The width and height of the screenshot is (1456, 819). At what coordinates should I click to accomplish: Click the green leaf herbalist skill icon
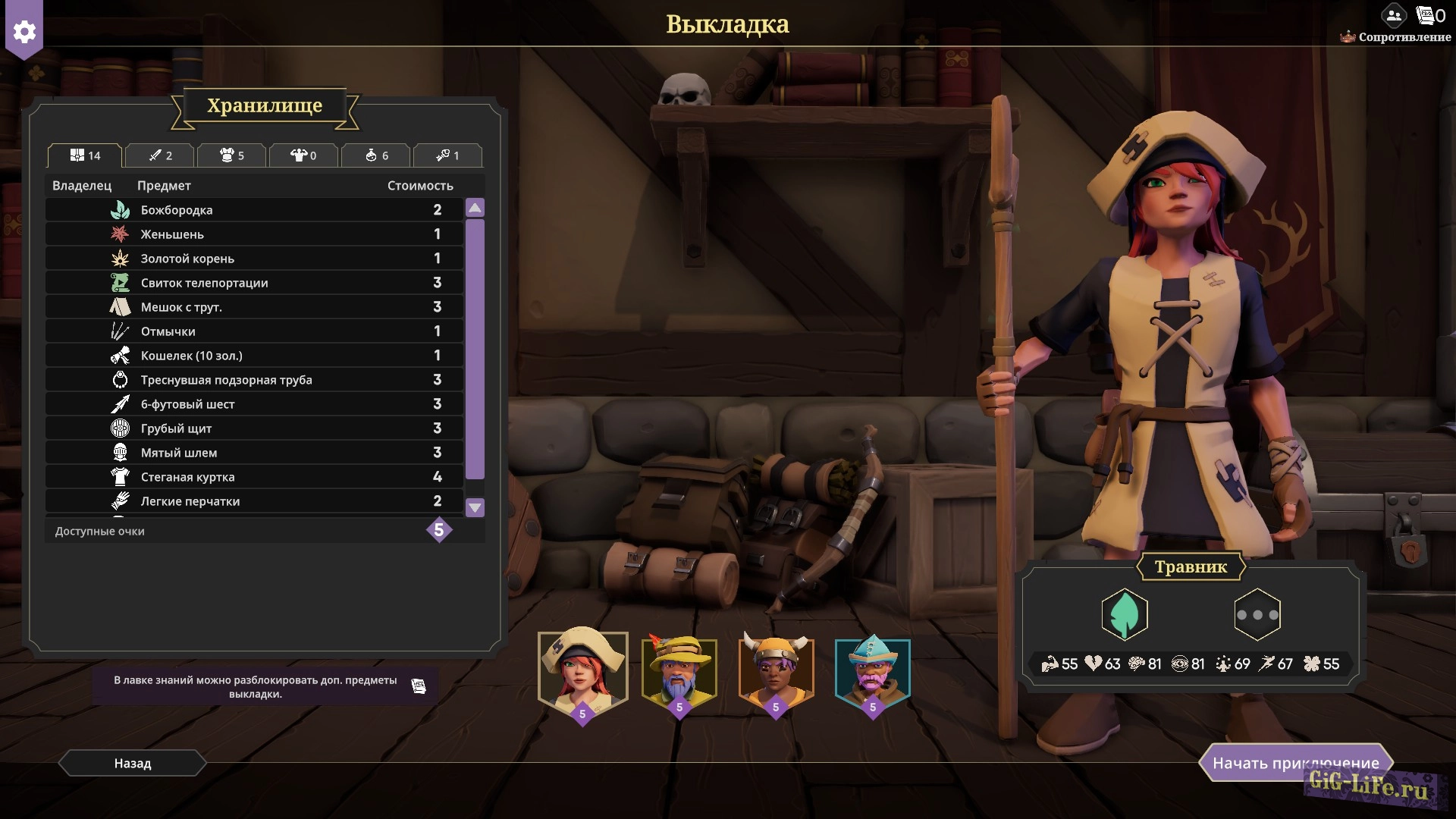(x=1124, y=614)
